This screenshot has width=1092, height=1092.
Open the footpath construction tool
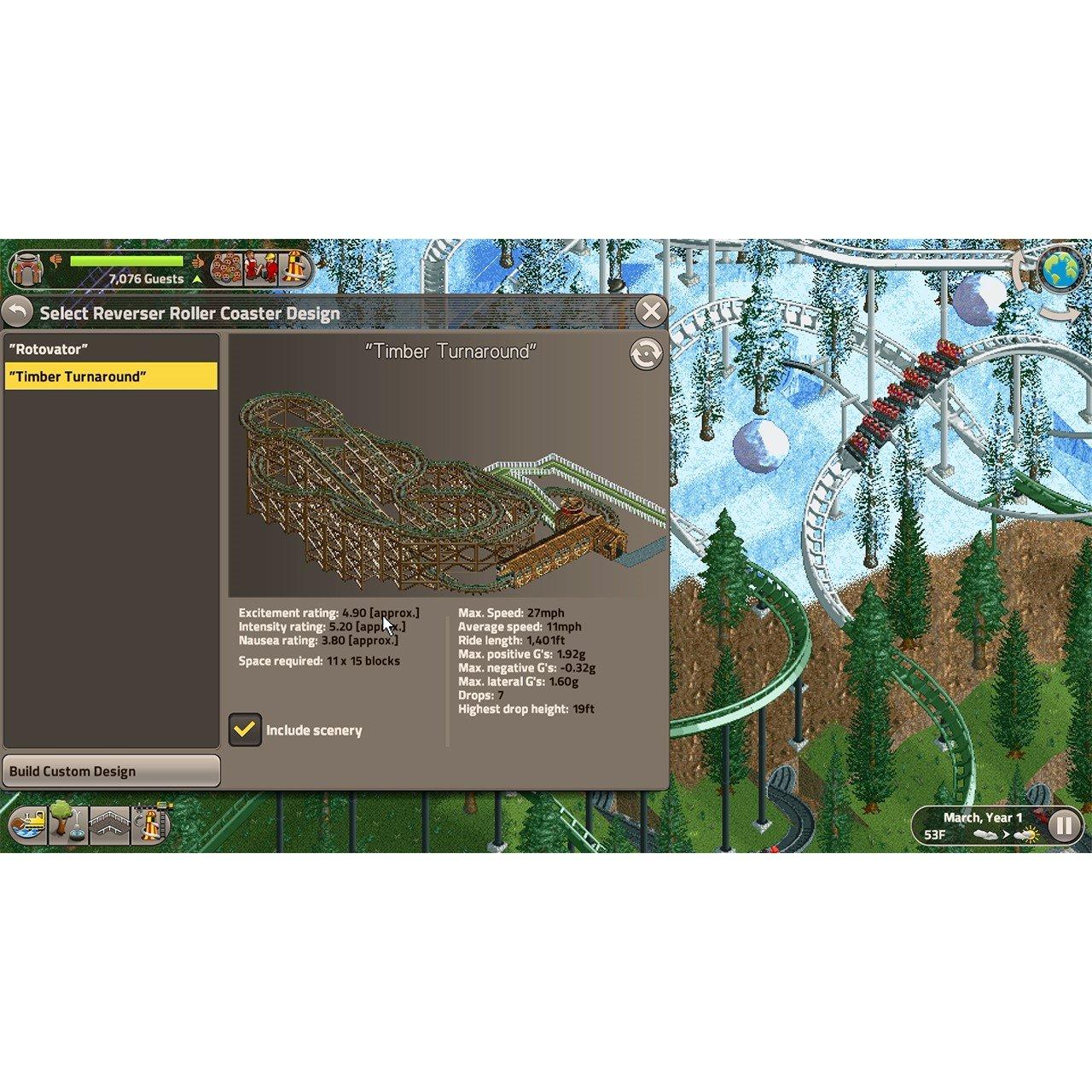tap(109, 825)
